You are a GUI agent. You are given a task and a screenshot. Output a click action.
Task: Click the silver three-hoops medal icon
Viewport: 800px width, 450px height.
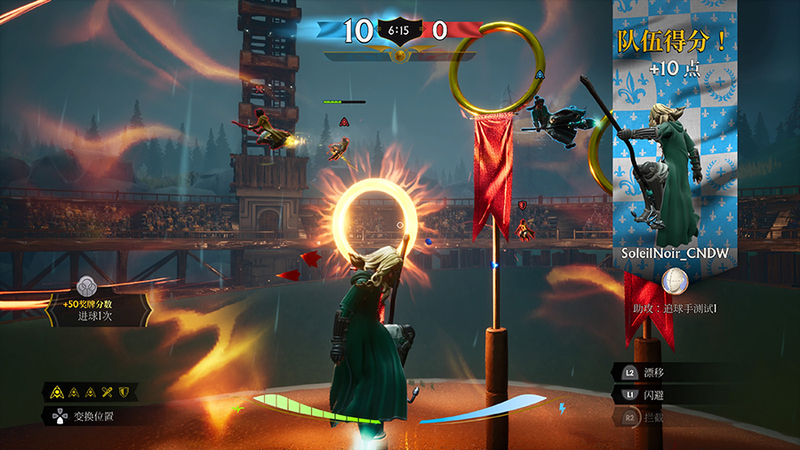(88, 287)
